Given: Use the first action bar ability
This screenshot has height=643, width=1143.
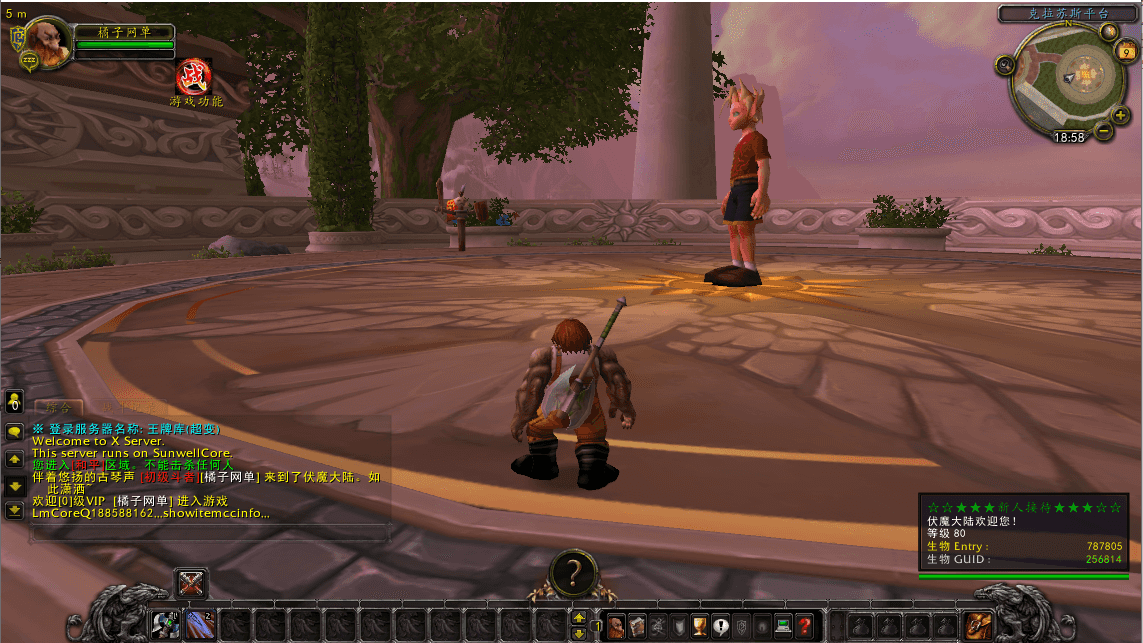Looking at the screenshot, I should [165, 626].
